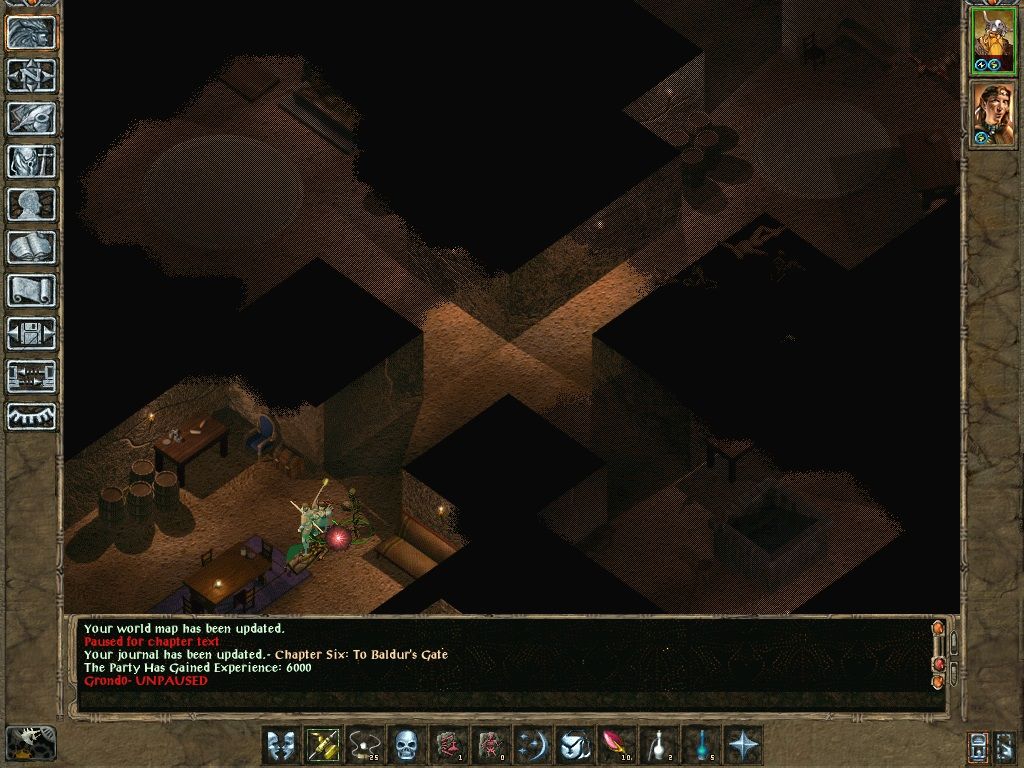Open the priest scroll button

click(32, 290)
